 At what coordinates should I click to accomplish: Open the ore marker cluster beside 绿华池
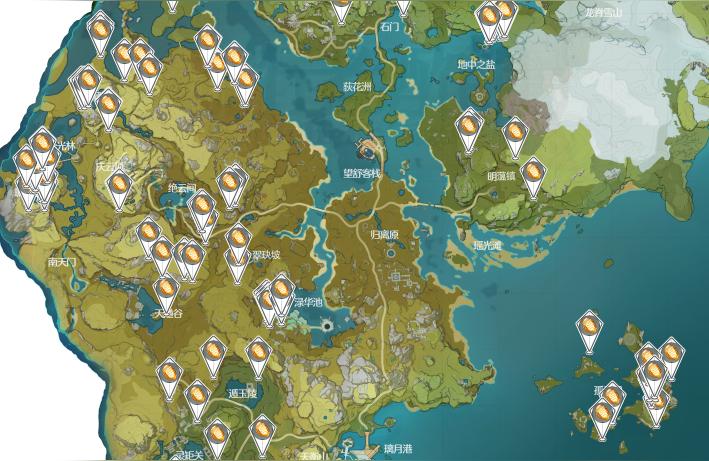pos(281,293)
